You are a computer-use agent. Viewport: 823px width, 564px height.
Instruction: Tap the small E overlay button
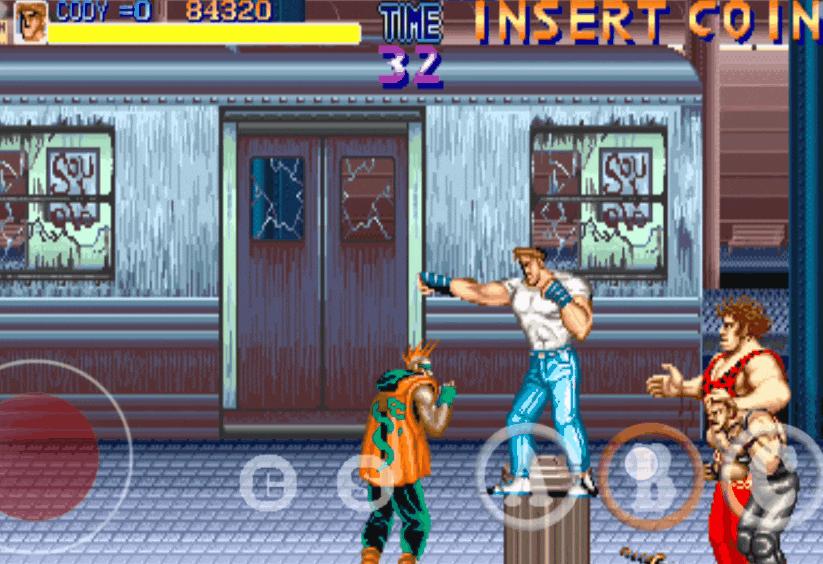coord(268,483)
